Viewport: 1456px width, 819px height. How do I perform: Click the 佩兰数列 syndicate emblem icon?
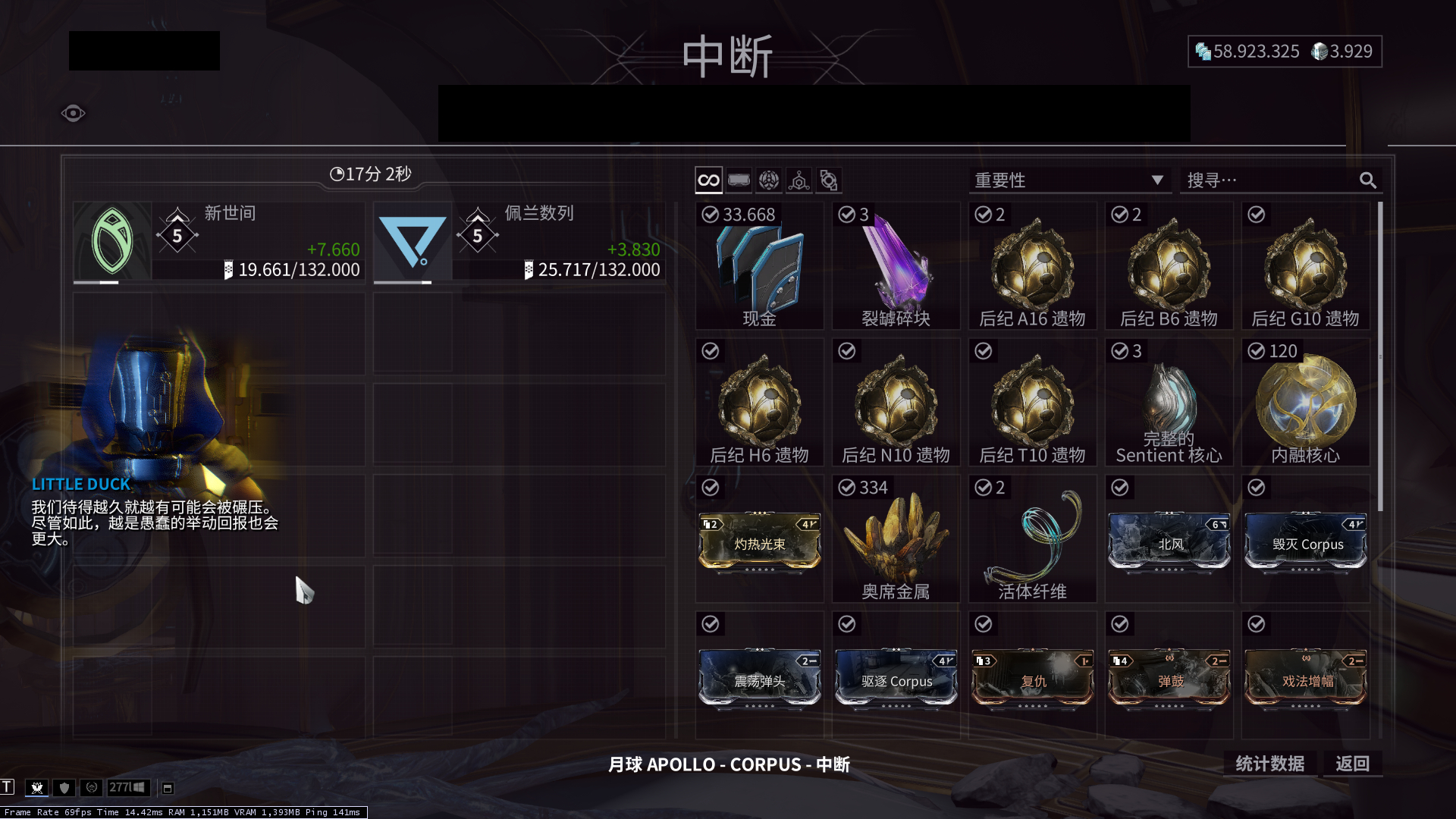[413, 240]
